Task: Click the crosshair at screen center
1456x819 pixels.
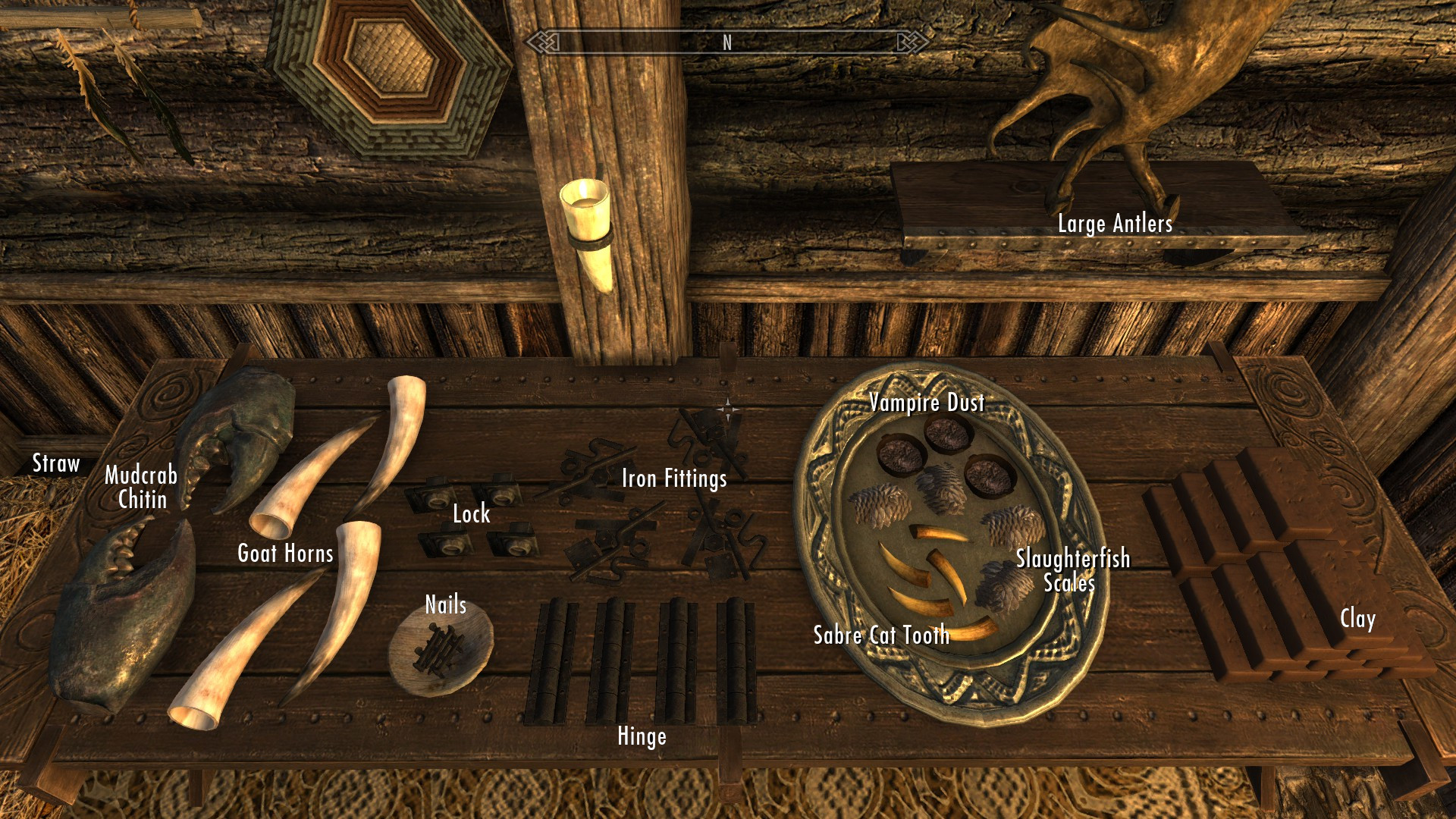Action: click(728, 409)
